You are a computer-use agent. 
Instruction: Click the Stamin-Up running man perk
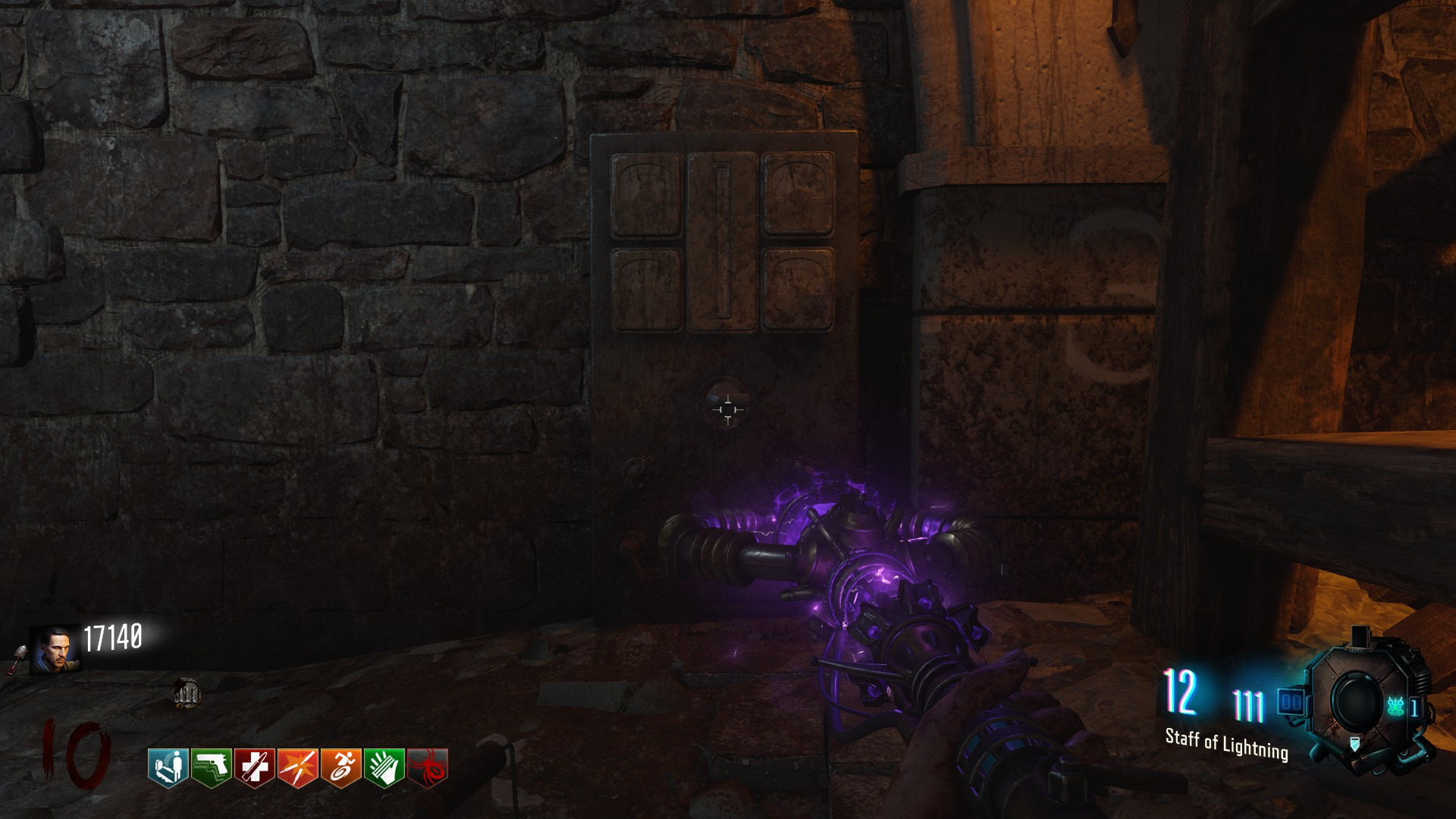point(341,767)
